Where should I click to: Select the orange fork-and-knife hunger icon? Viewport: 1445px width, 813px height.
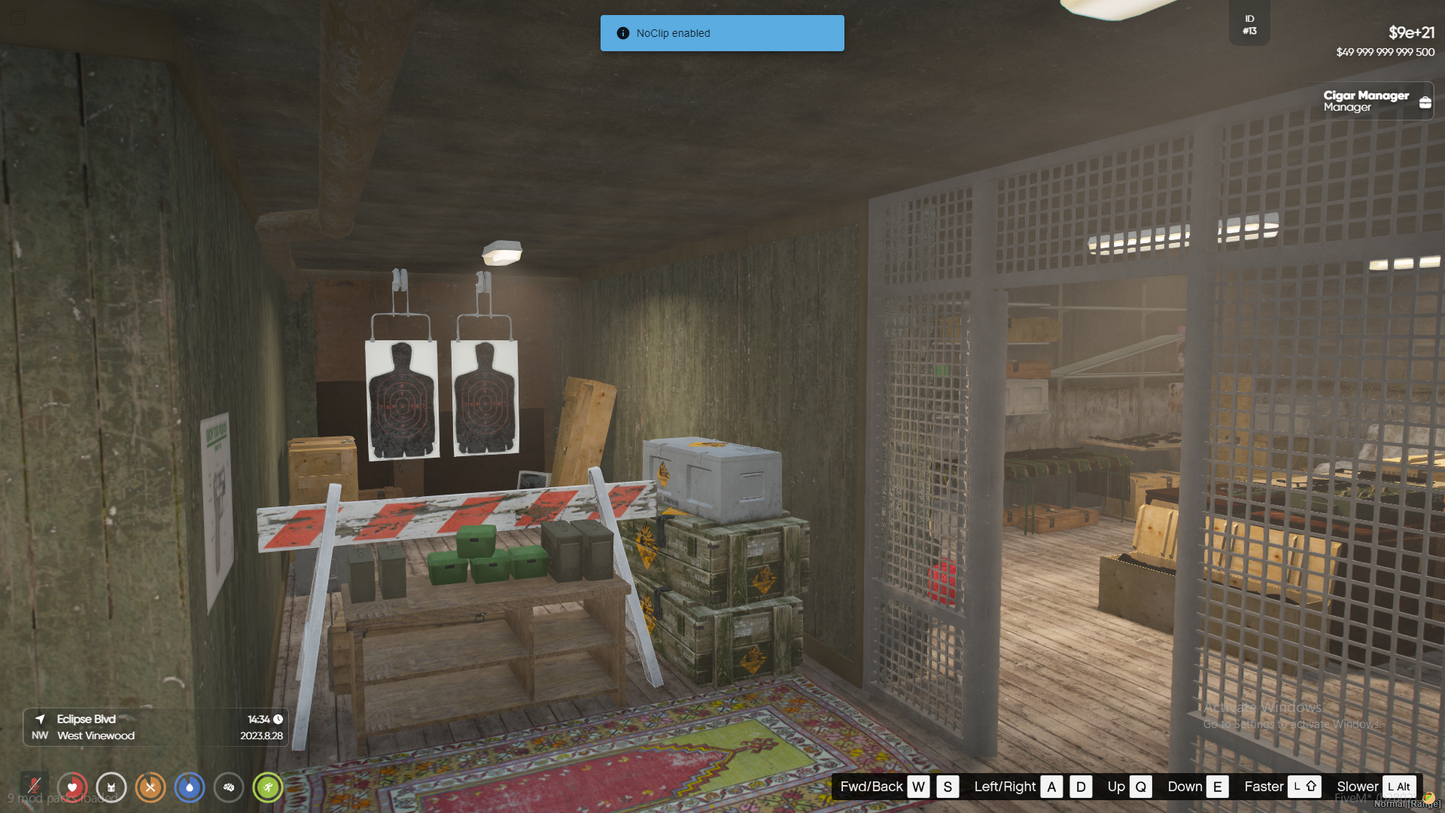[x=150, y=788]
